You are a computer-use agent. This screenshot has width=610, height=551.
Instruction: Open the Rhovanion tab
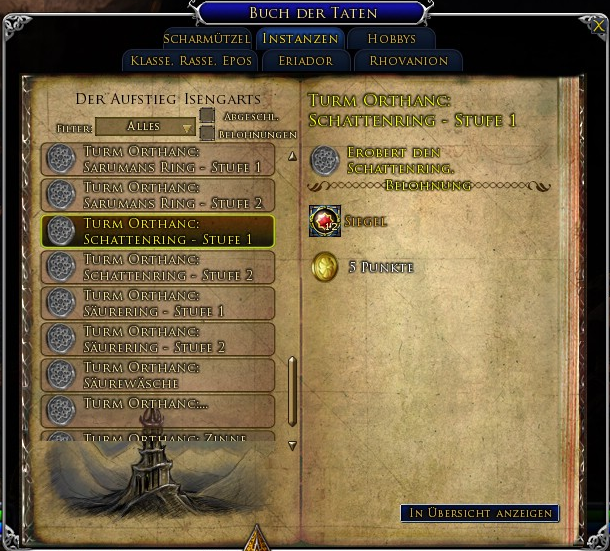[x=408, y=61]
